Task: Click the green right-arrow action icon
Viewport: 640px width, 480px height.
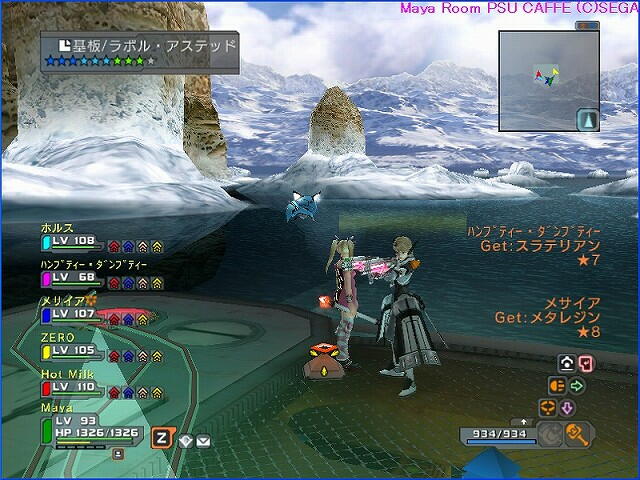Action: tap(577, 385)
